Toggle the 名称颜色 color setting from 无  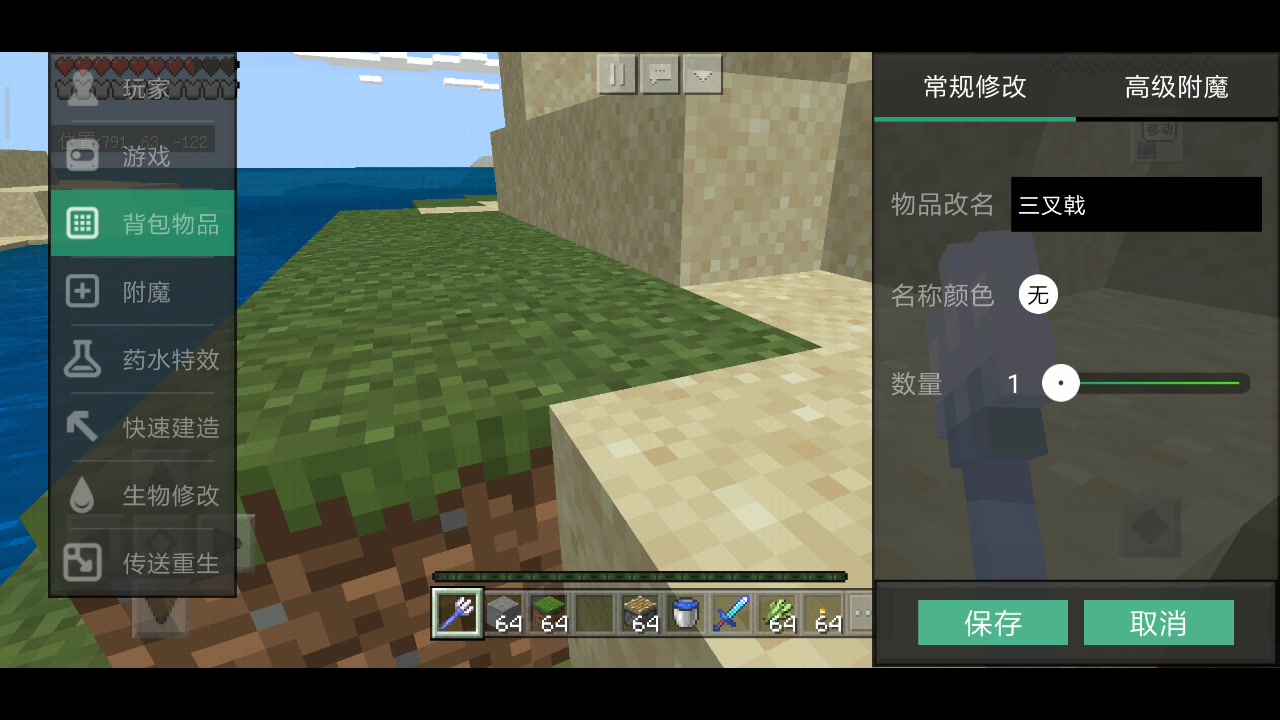click(x=1038, y=295)
